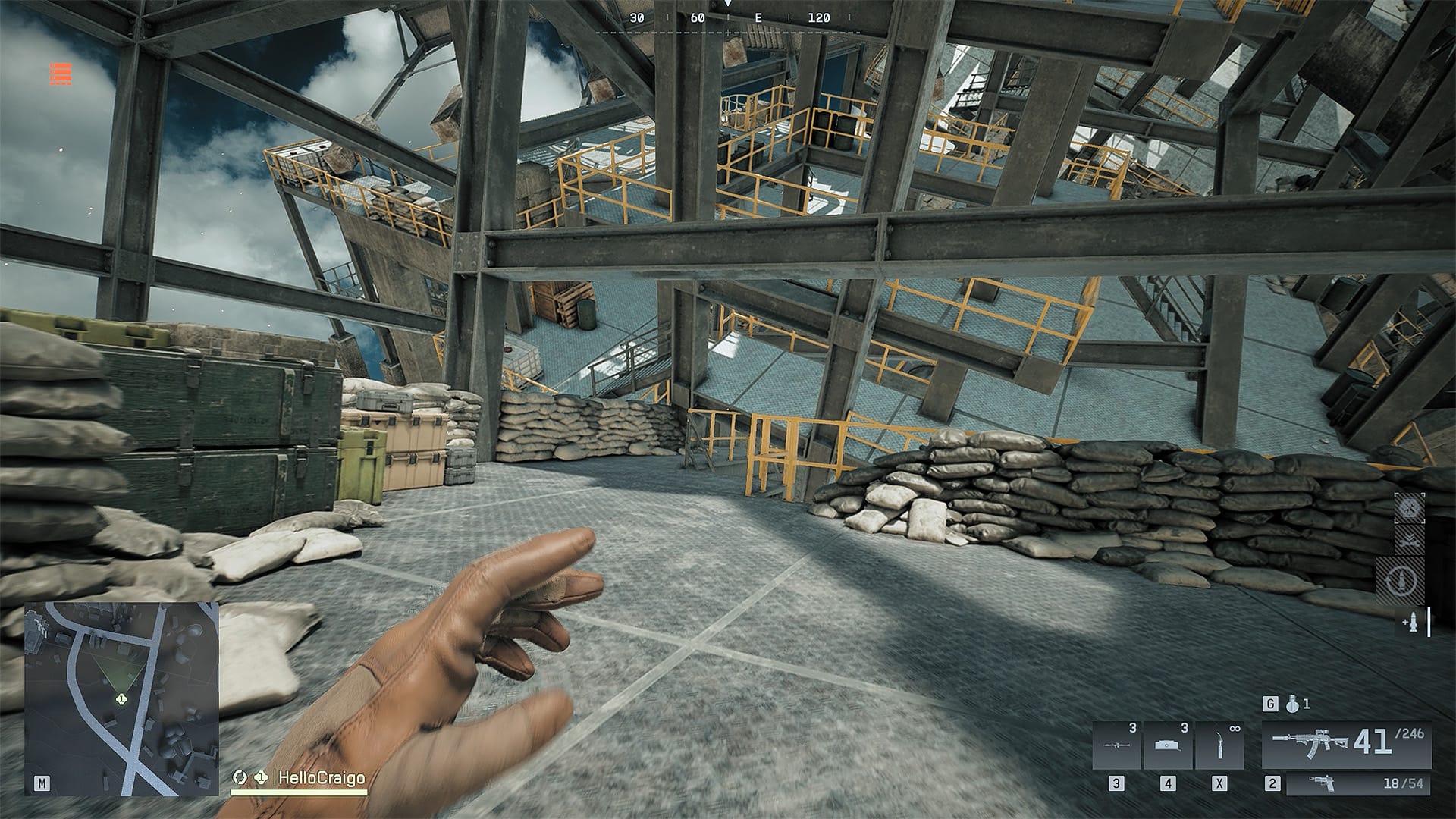
Task: Click the compass bar heading strip
Action: [x=728, y=18]
